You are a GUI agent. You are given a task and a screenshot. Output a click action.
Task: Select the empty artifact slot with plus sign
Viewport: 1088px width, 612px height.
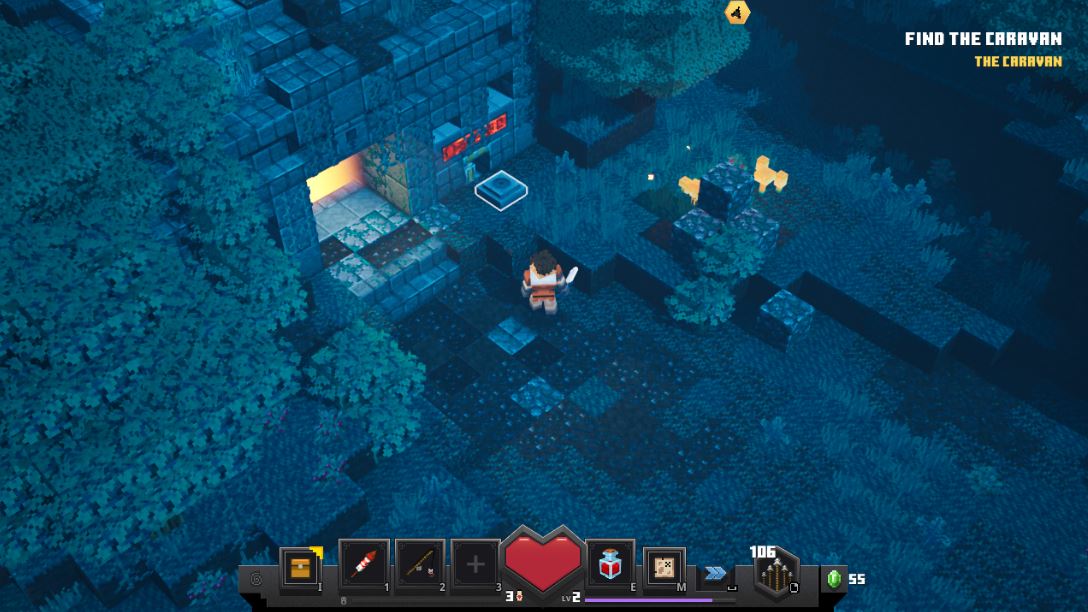pyautogui.click(x=475, y=566)
